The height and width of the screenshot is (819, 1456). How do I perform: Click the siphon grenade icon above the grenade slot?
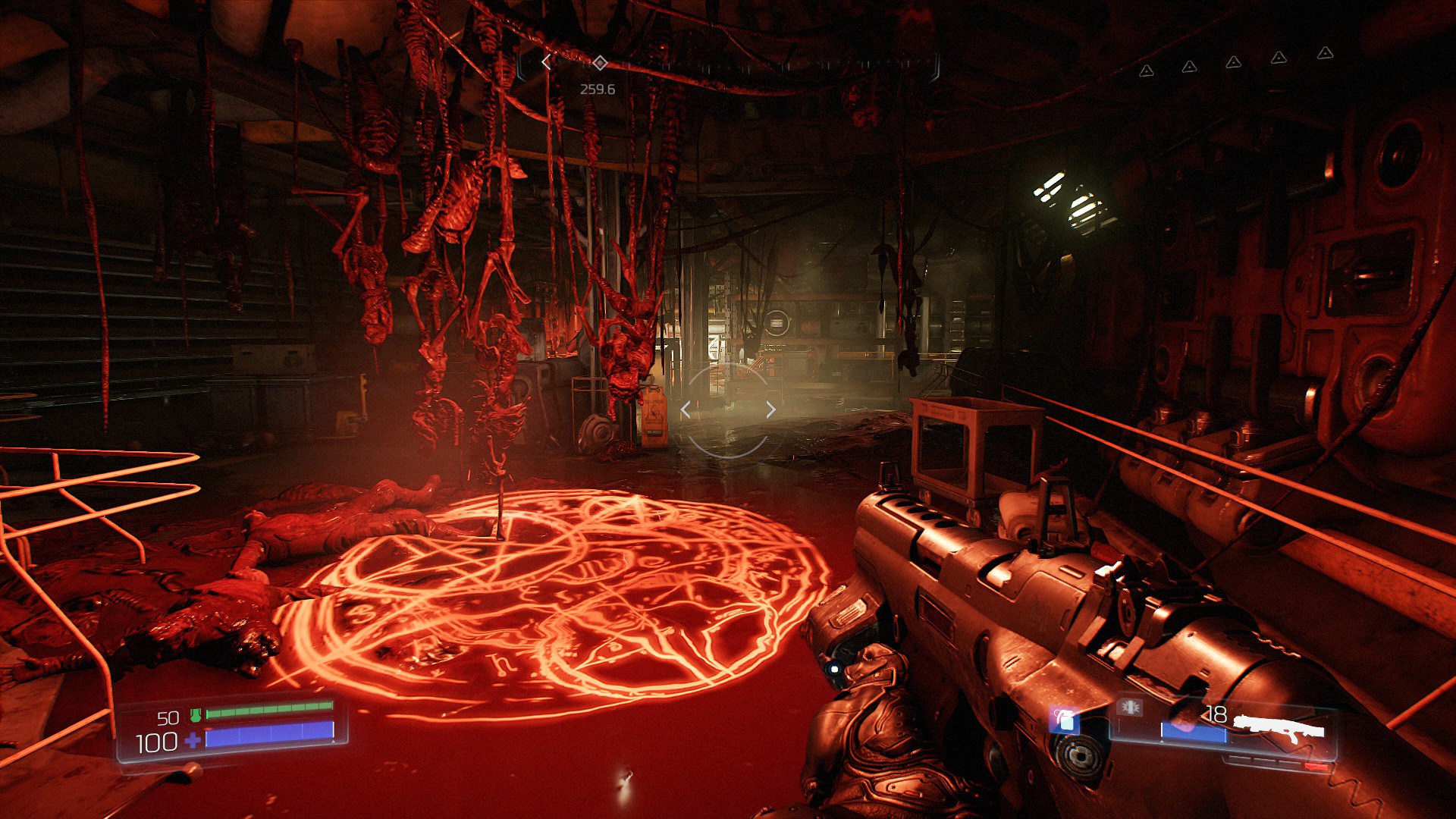1129,708
